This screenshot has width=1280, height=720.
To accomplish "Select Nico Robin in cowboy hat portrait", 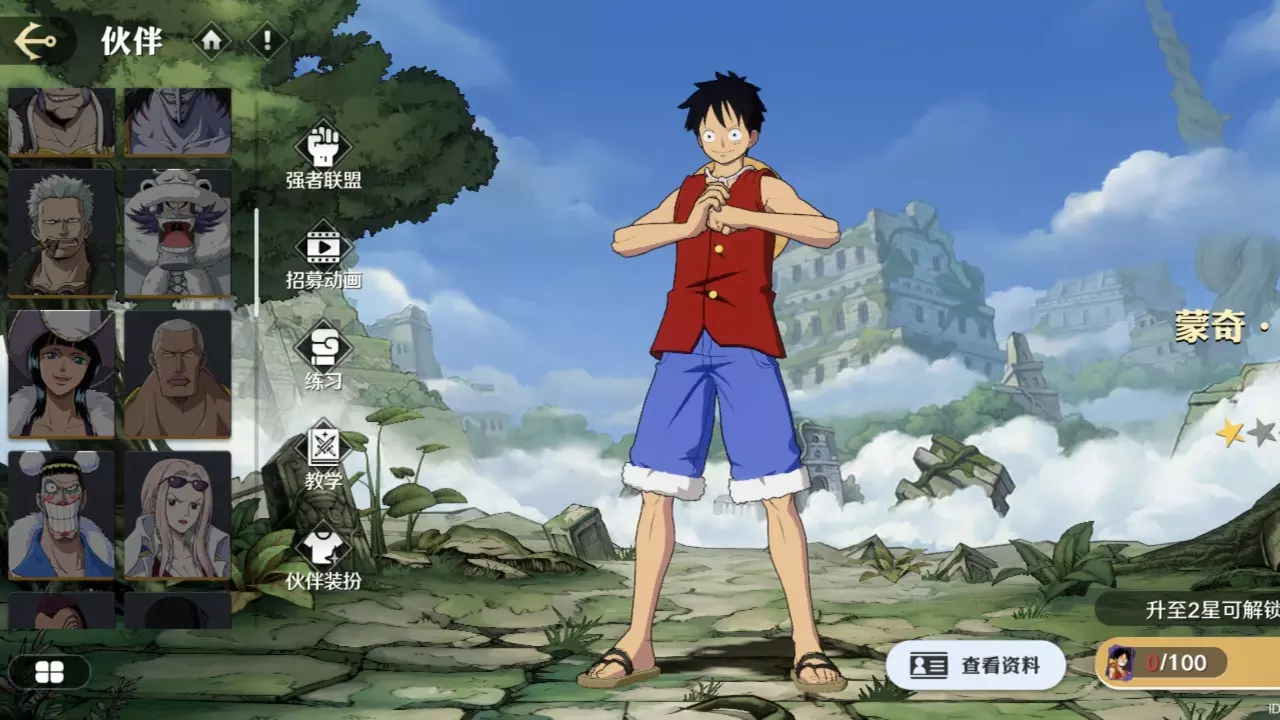I will click(x=61, y=374).
